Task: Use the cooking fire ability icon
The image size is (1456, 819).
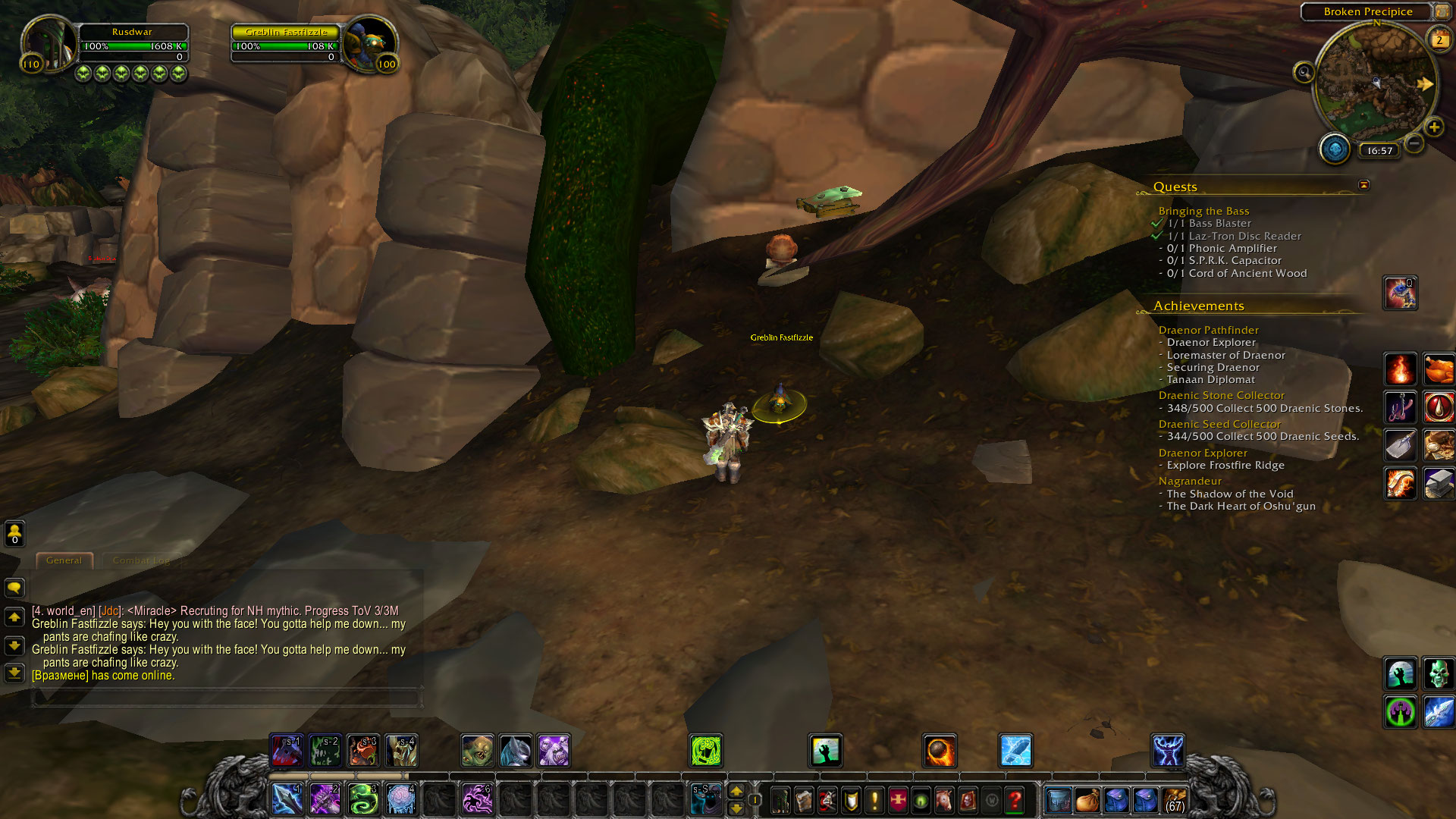Action: pyautogui.click(x=1400, y=369)
